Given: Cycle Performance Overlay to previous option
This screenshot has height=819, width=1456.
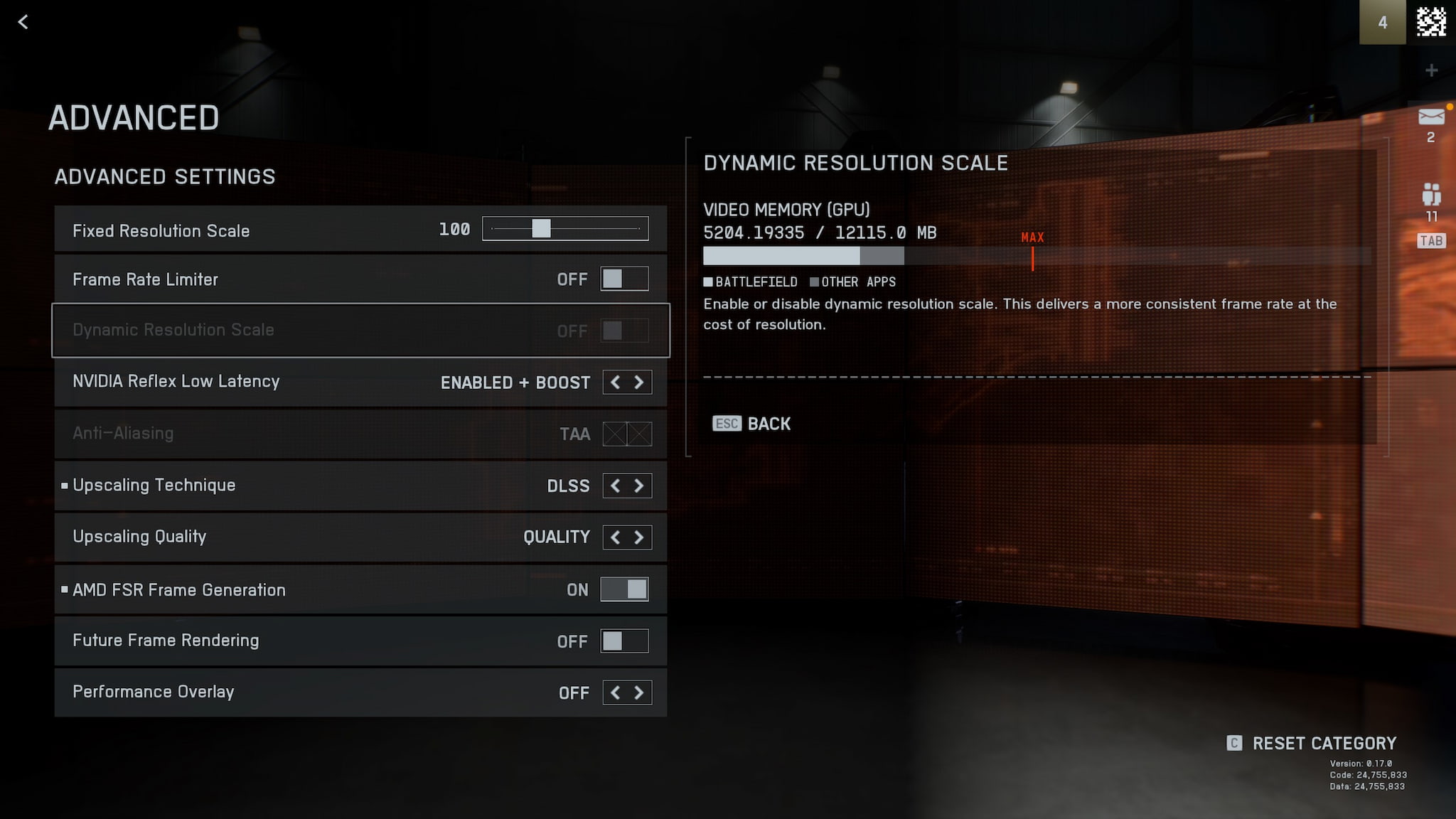Looking at the screenshot, I should tap(615, 692).
